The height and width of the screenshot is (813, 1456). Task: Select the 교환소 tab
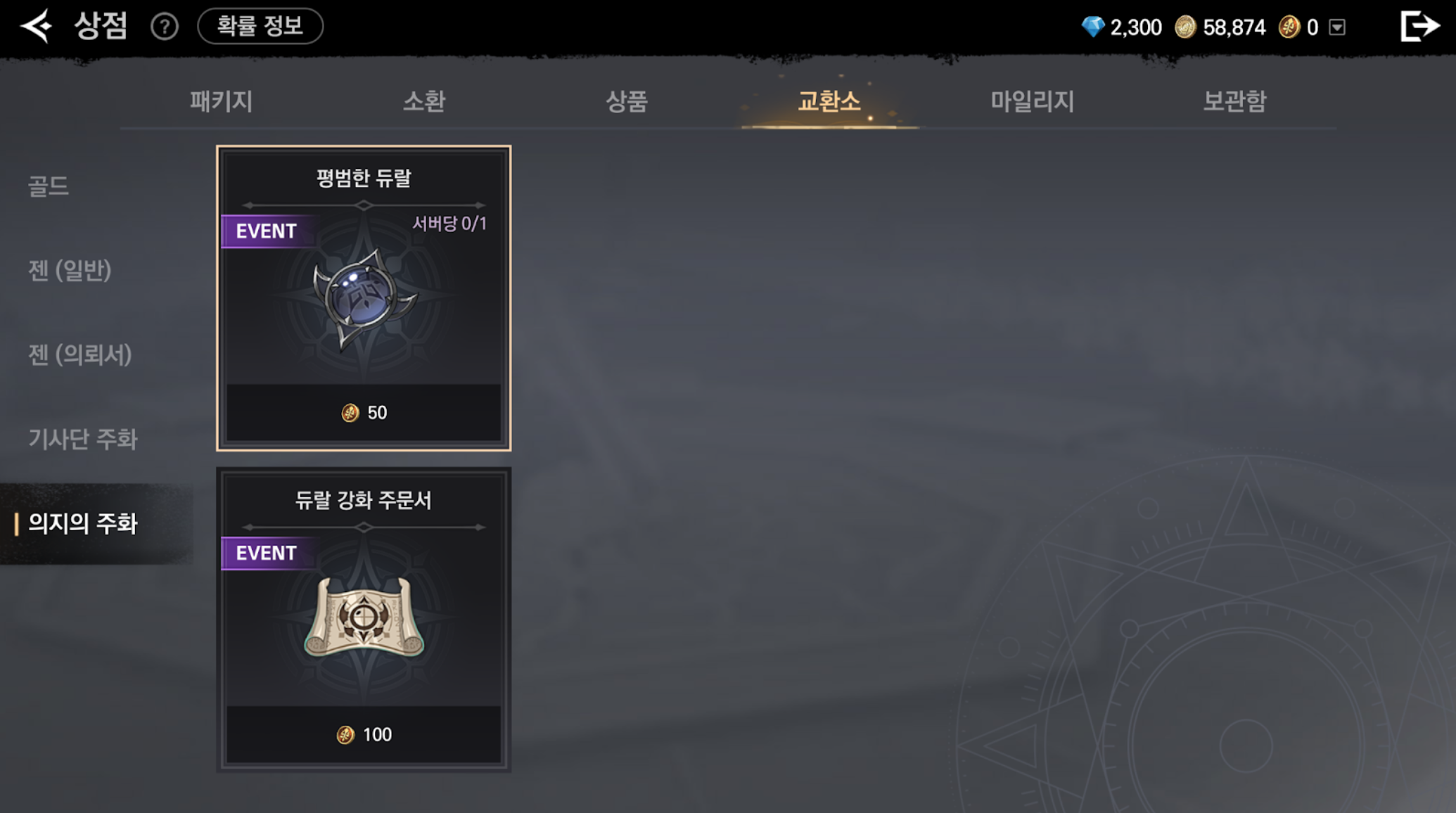(x=829, y=101)
